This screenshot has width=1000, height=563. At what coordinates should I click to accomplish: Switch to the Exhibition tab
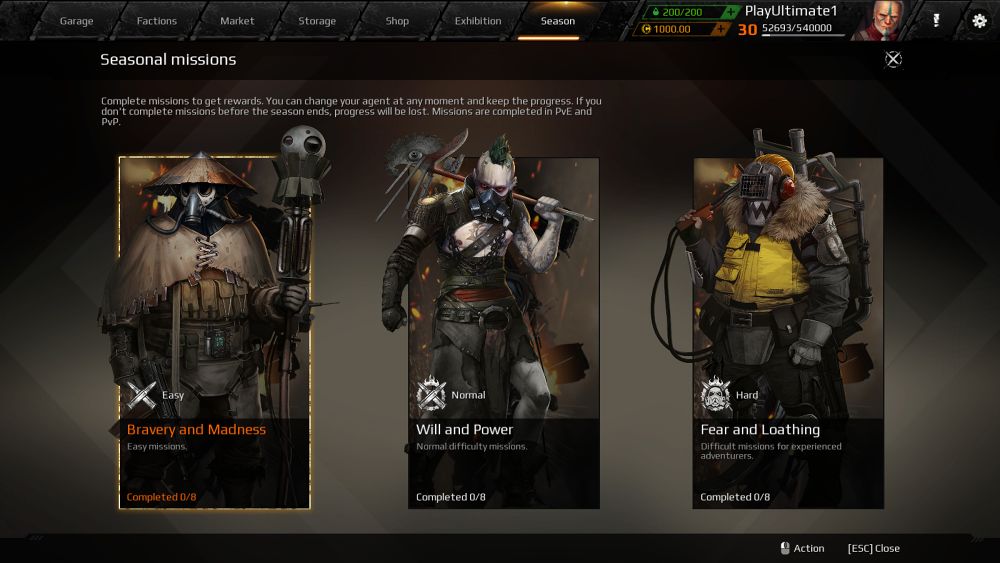tap(478, 21)
